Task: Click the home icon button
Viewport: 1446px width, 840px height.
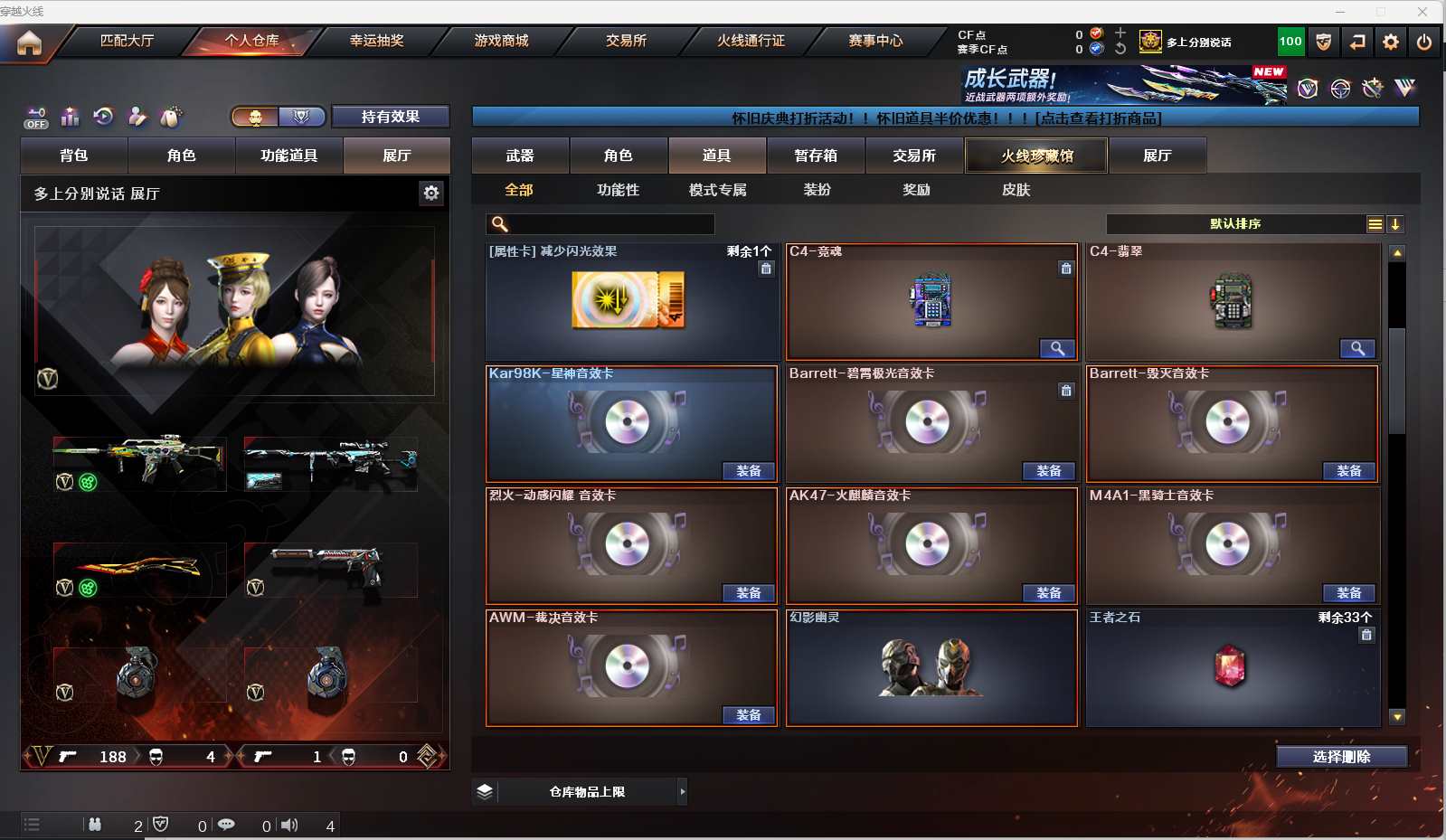Action: click(x=29, y=42)
